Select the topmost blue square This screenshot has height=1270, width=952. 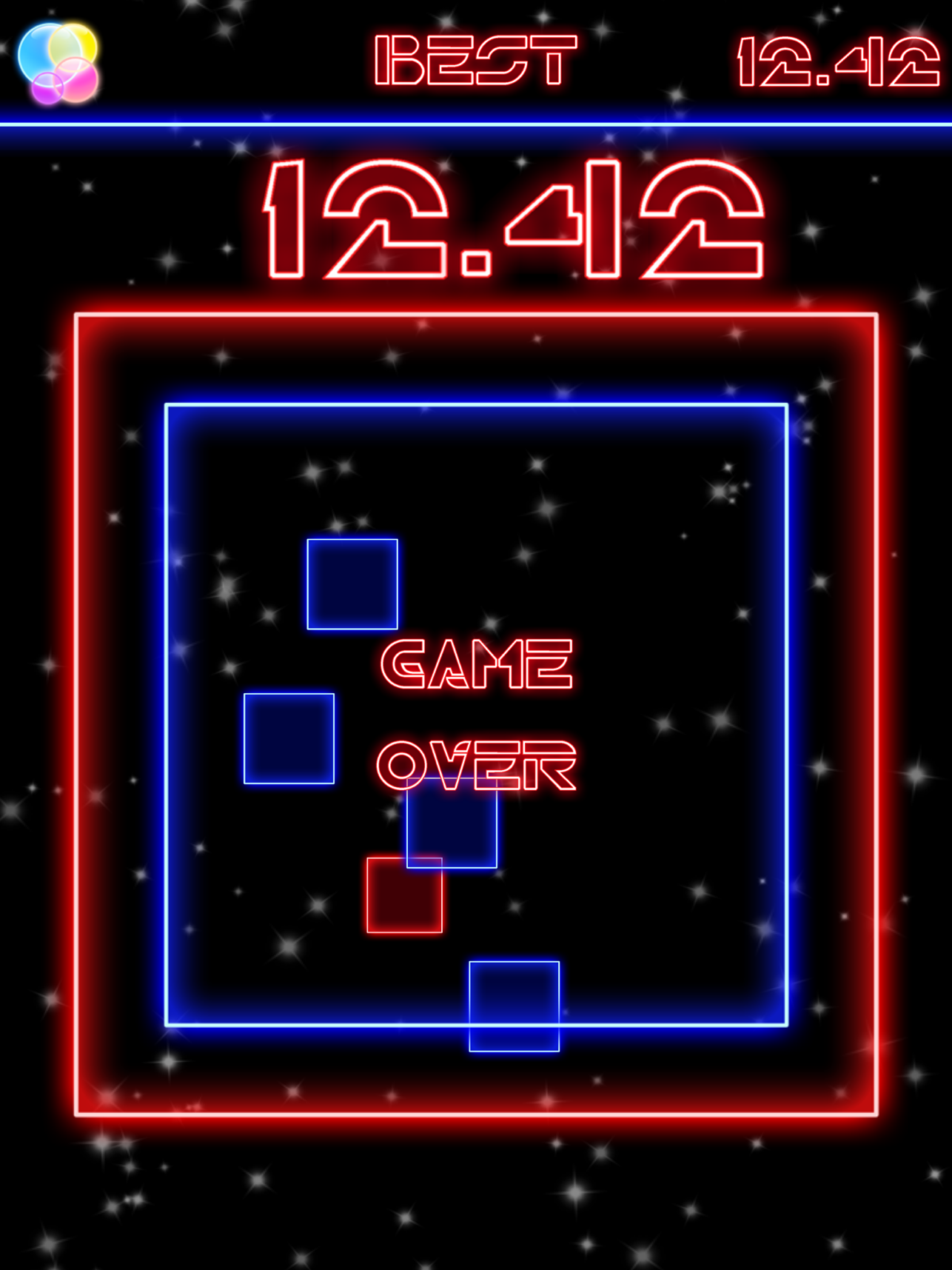coord(352,585)
